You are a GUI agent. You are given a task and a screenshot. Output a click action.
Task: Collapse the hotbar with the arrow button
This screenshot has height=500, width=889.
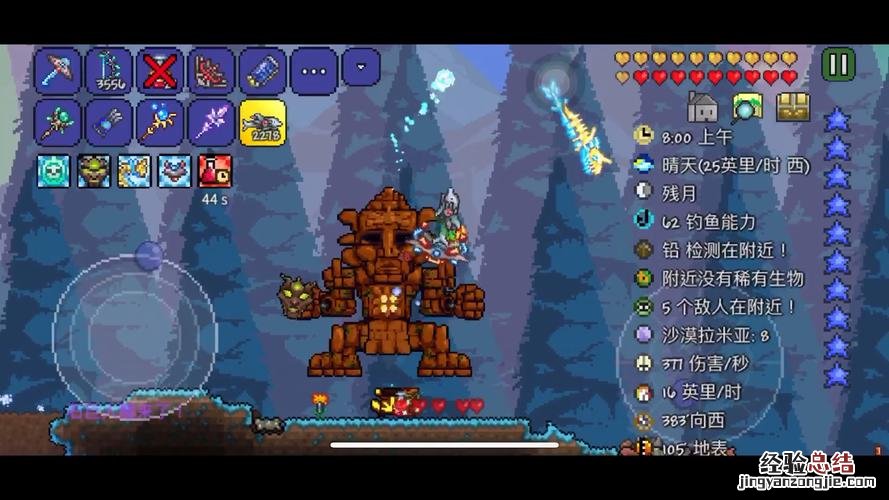361,67
